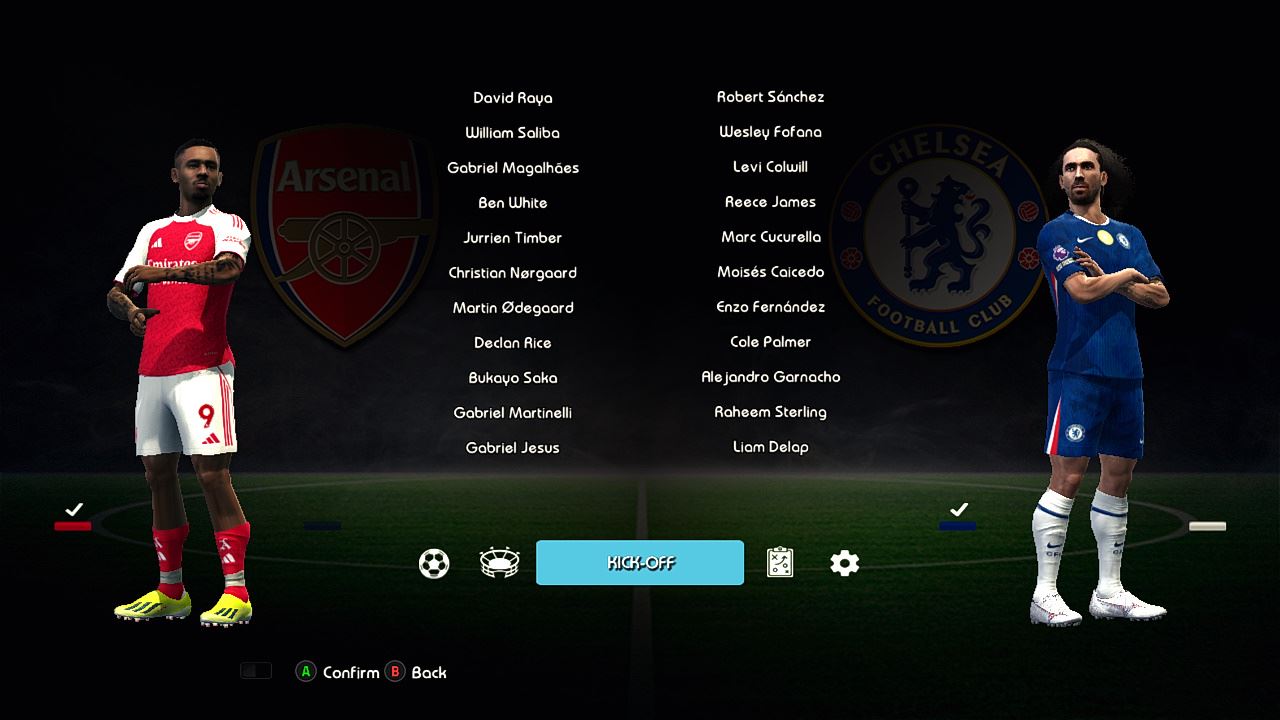This screenshot has width=1280, height=720.
Task: Select the red Arsenal home kit swatch
Action: click(73, 526)
